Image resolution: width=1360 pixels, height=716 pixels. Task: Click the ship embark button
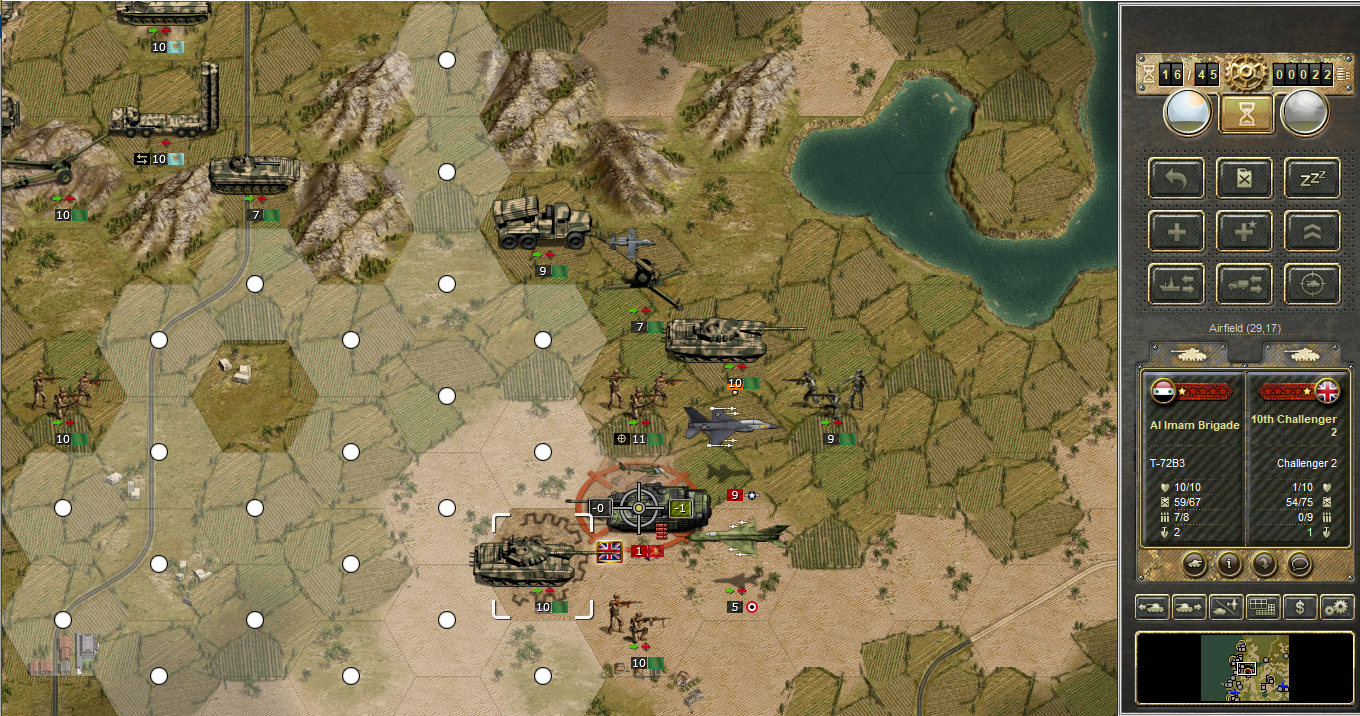pyautogui.click(x=1176, y=284)
